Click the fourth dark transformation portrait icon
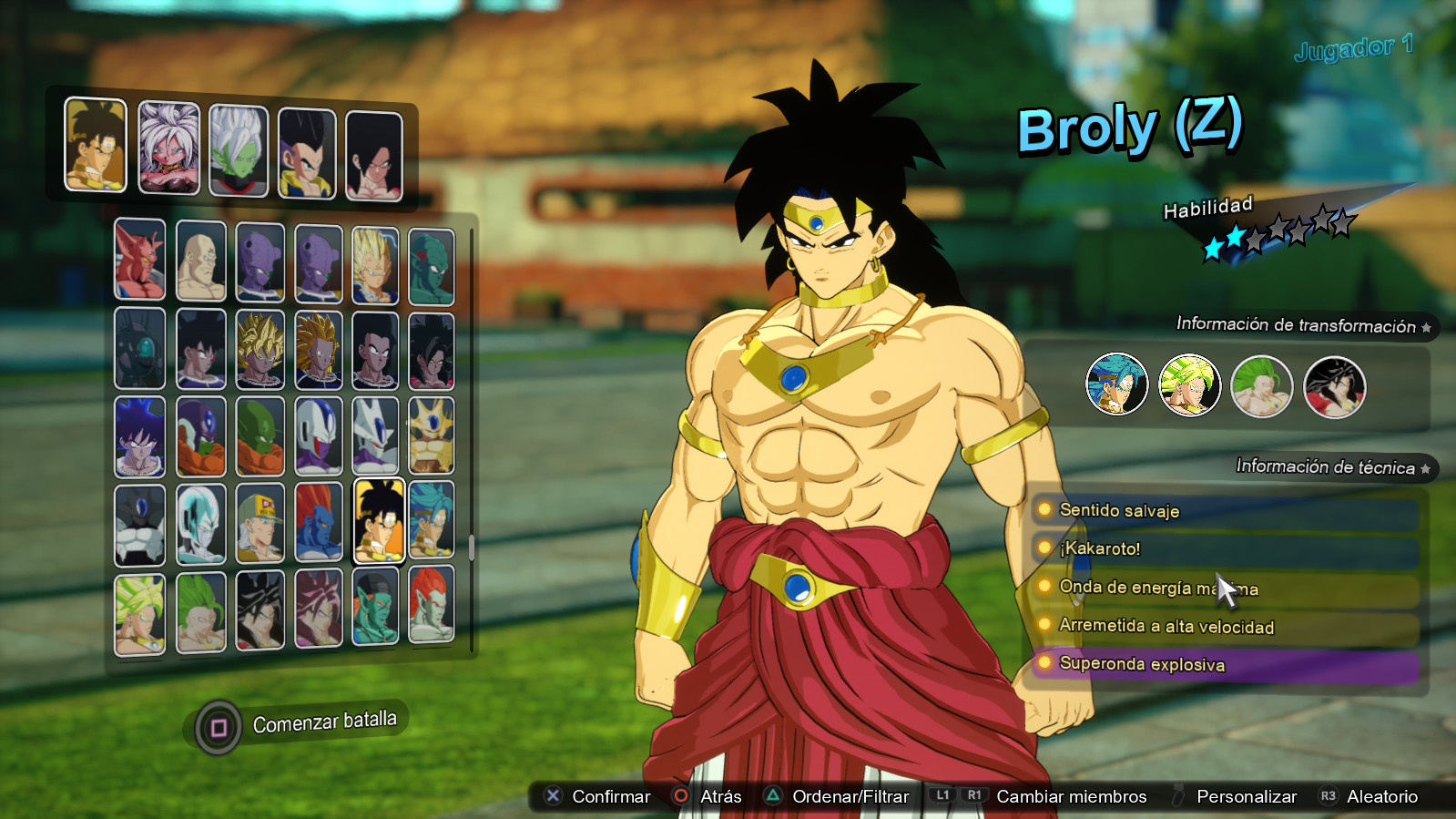This screenshot has width=1456, height=819. click(1333, 386)
